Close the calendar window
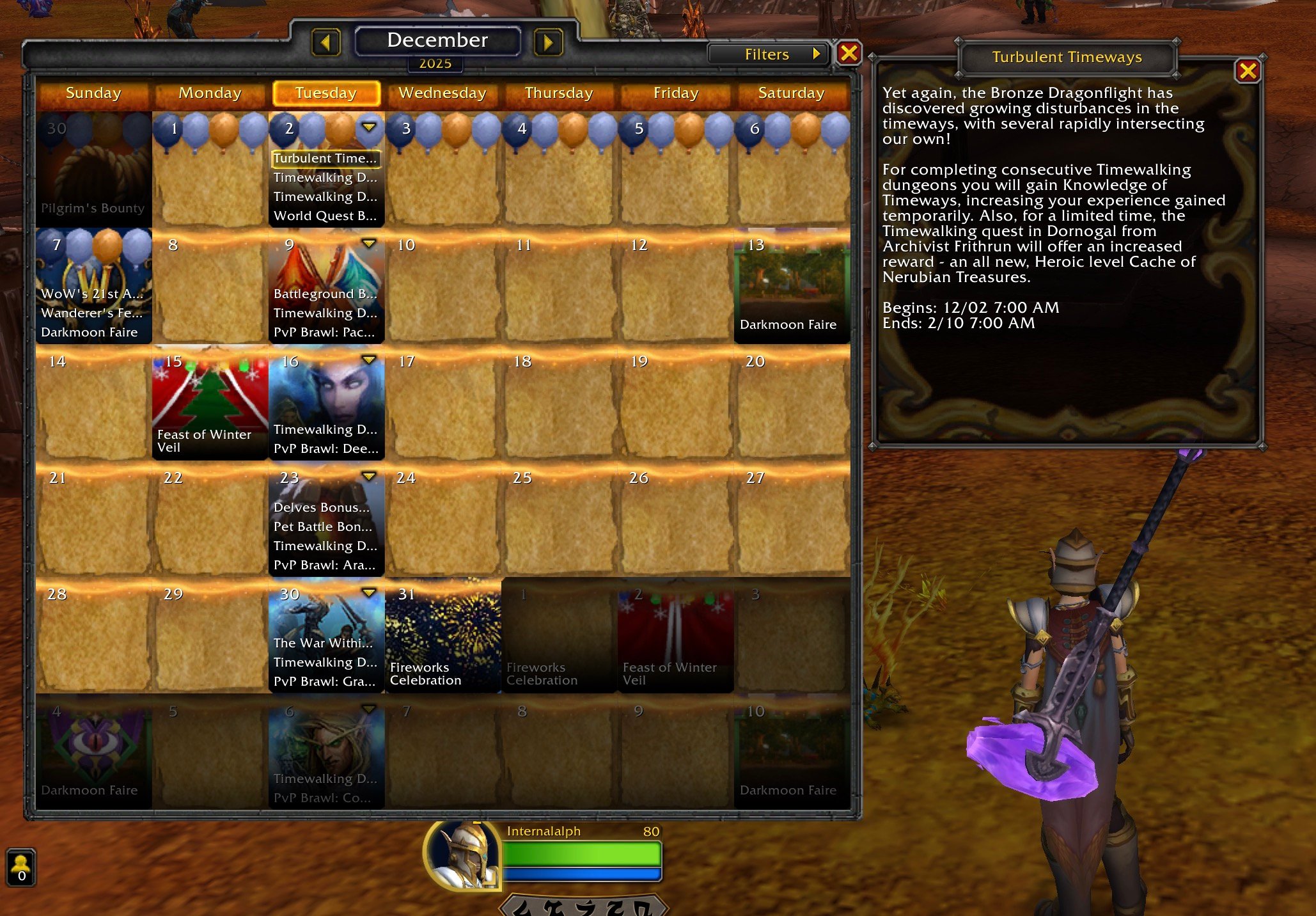This screenshot has width=1316, height=916. [849, 53]
